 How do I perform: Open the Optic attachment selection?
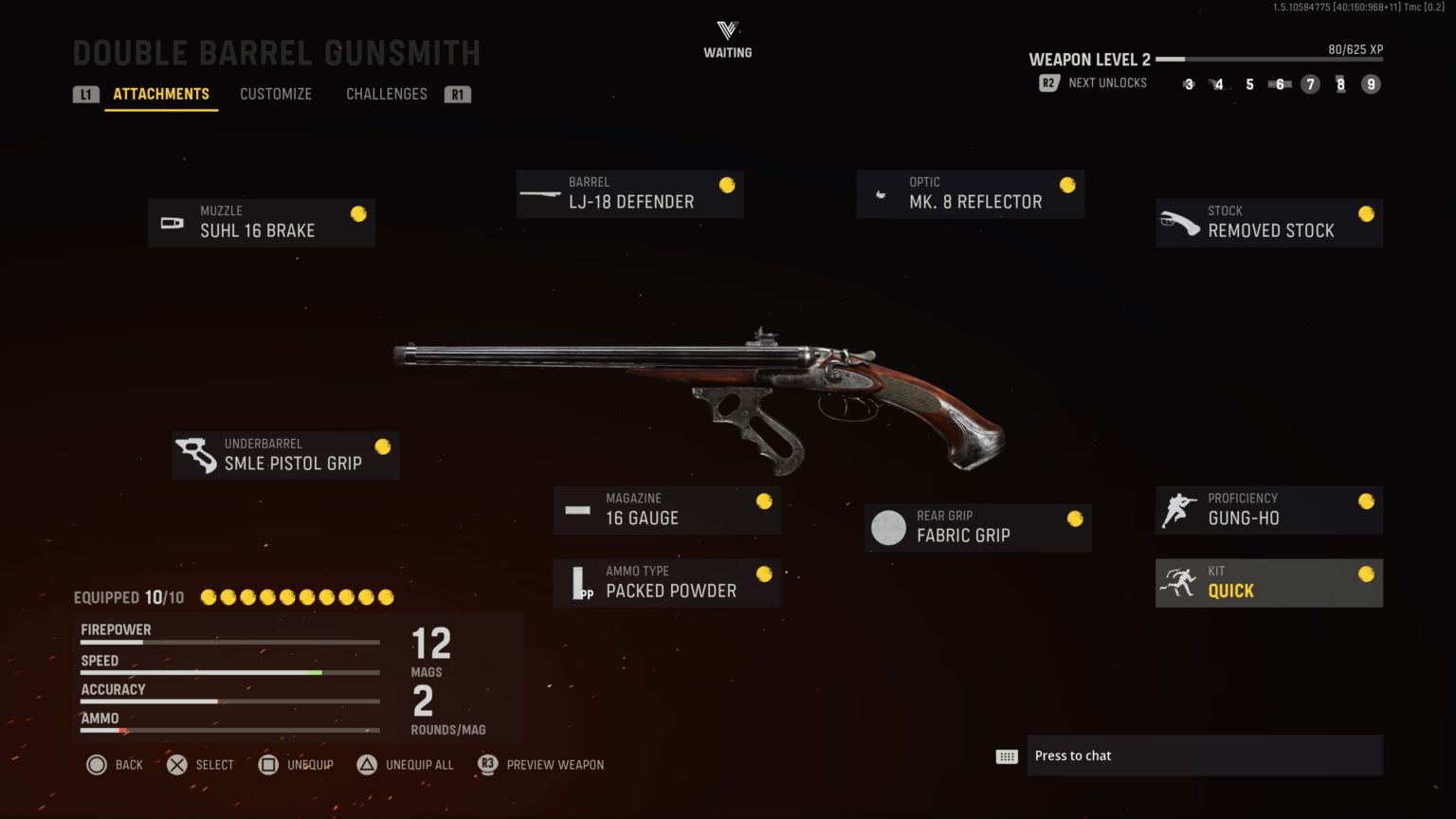point(970,193)
